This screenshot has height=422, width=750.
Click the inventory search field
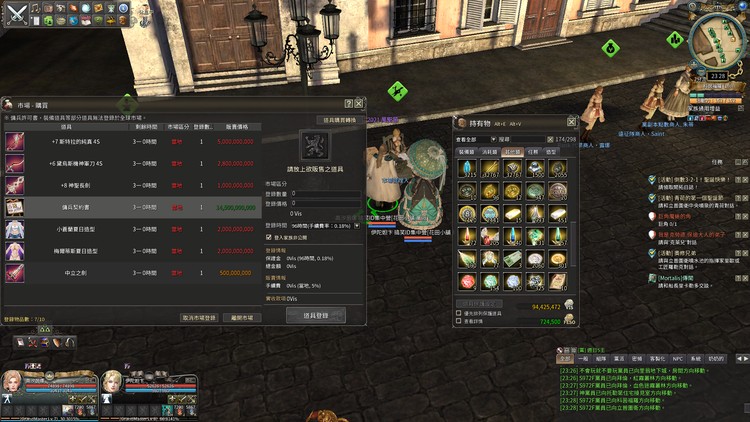tap(523, 139)
